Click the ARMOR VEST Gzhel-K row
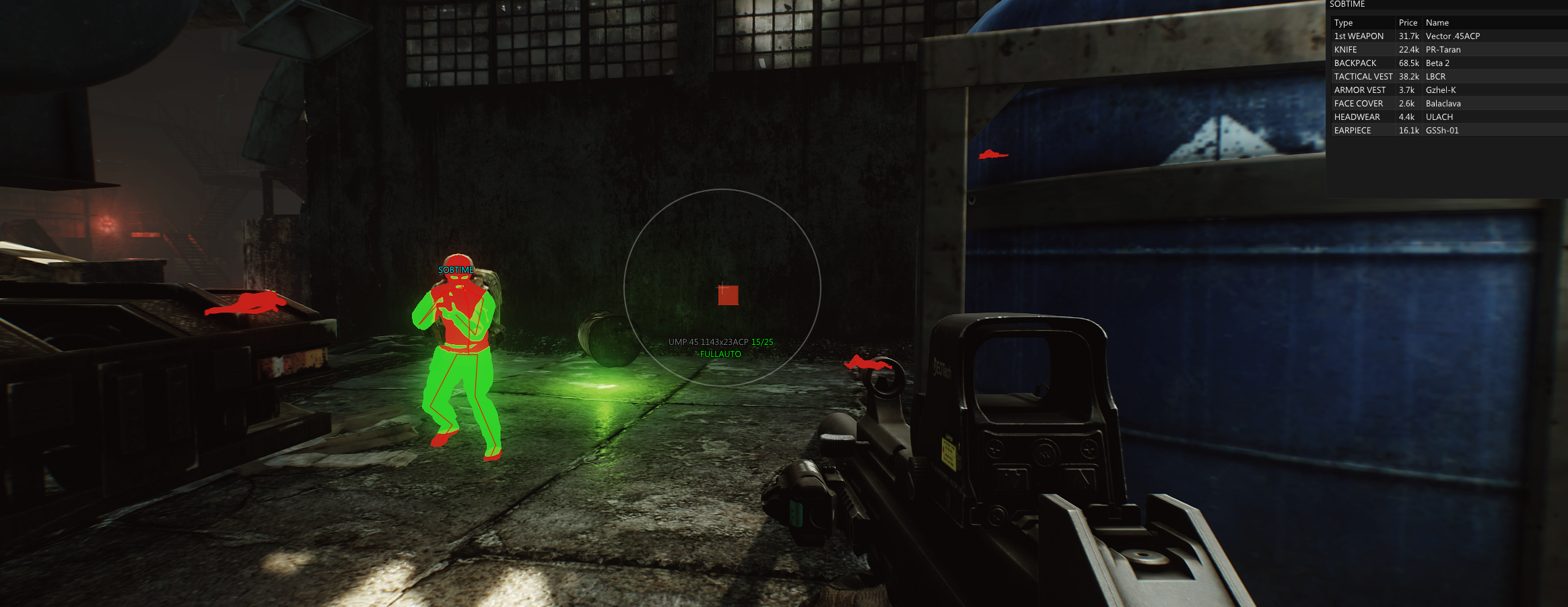This screenshot has height=607, width=1568. point(1447,90)
